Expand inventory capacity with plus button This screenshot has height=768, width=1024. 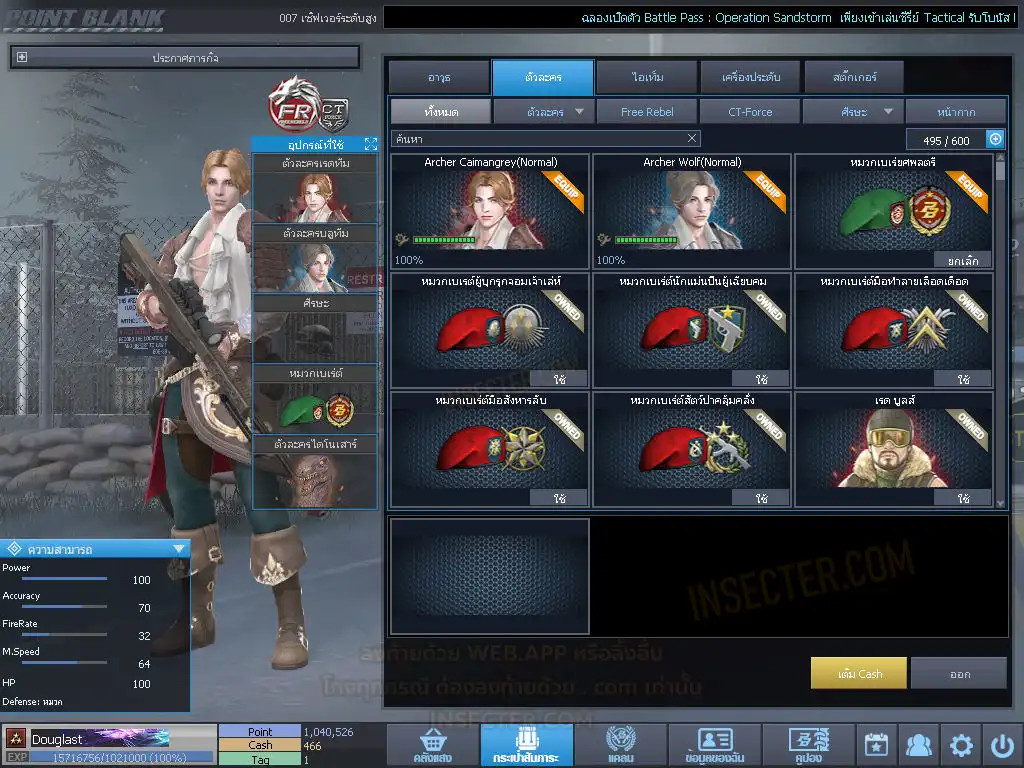tap(995, 139)
